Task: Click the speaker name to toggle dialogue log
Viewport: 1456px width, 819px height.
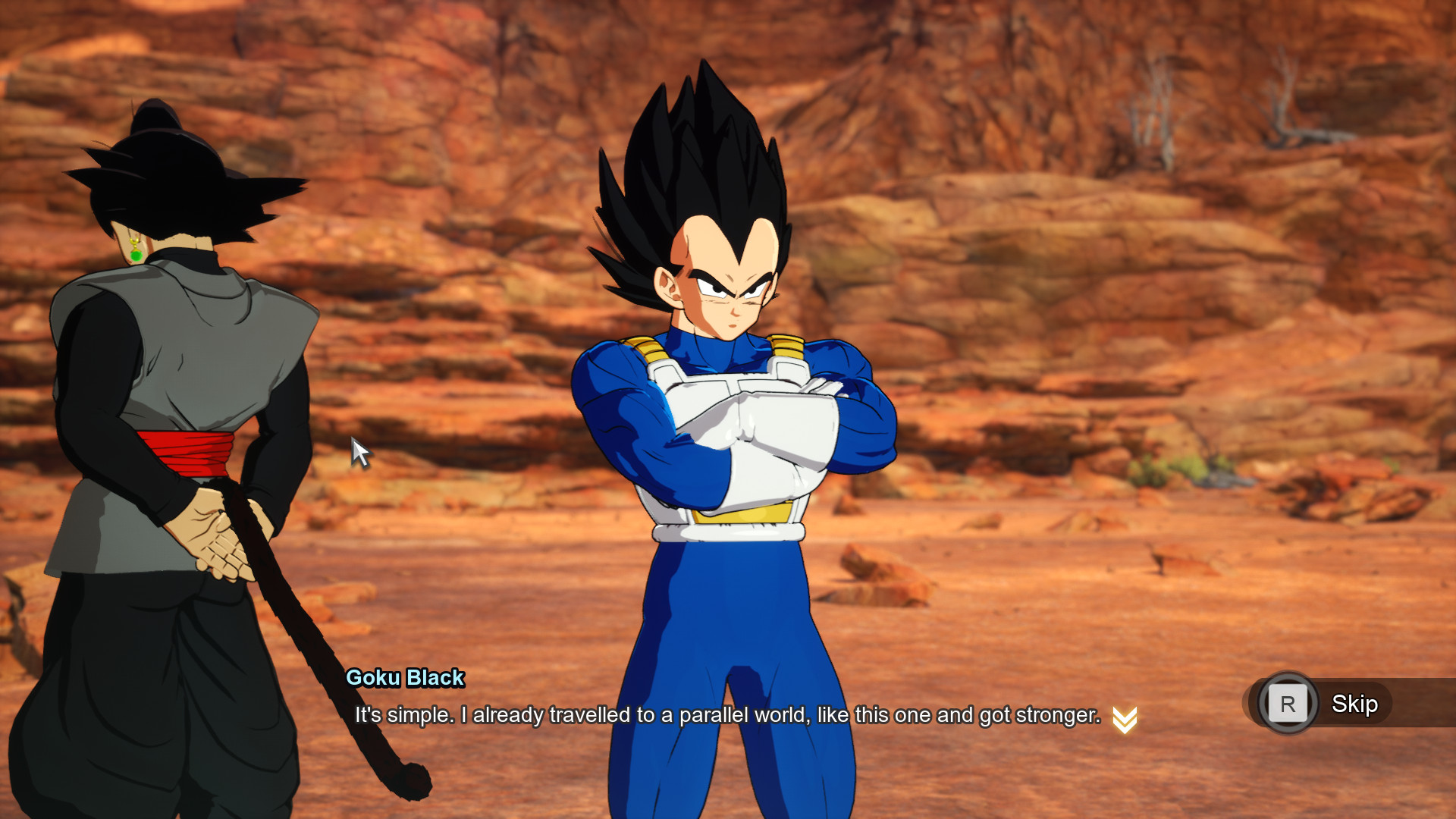Action: point(404,679)
